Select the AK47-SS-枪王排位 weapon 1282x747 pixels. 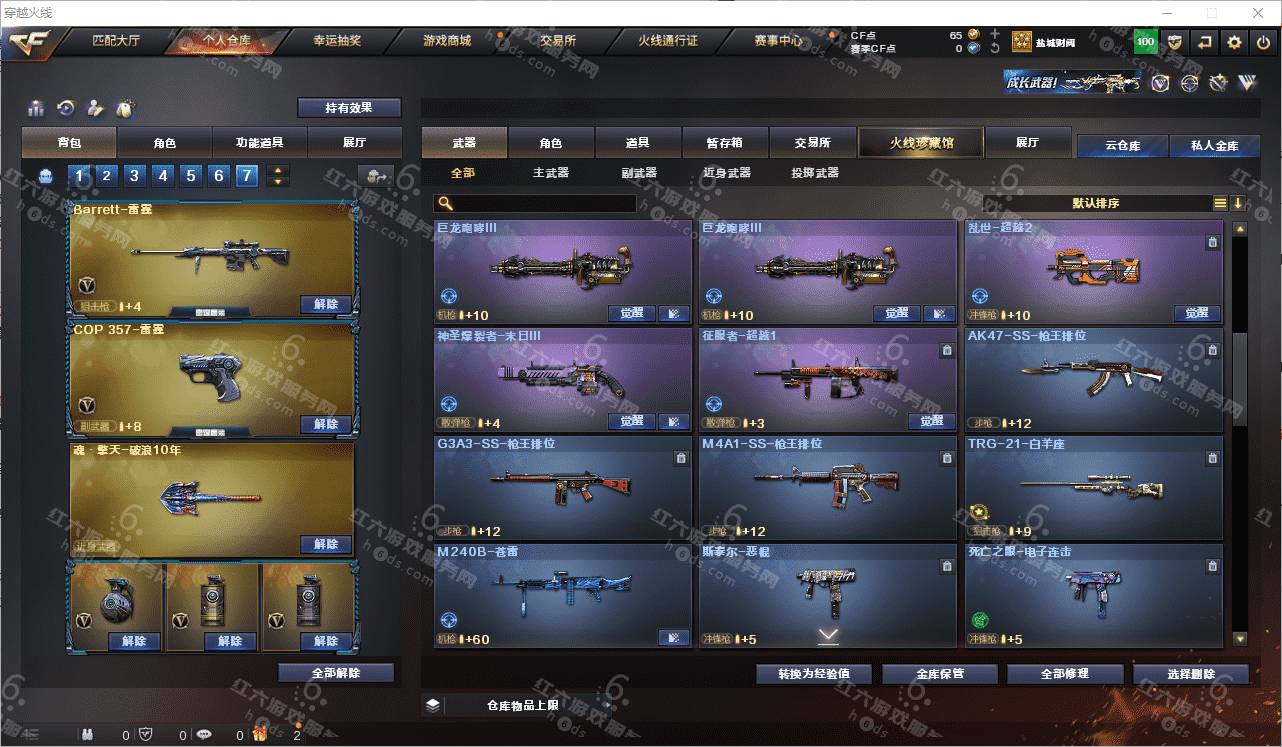(x=1093, y=379)
